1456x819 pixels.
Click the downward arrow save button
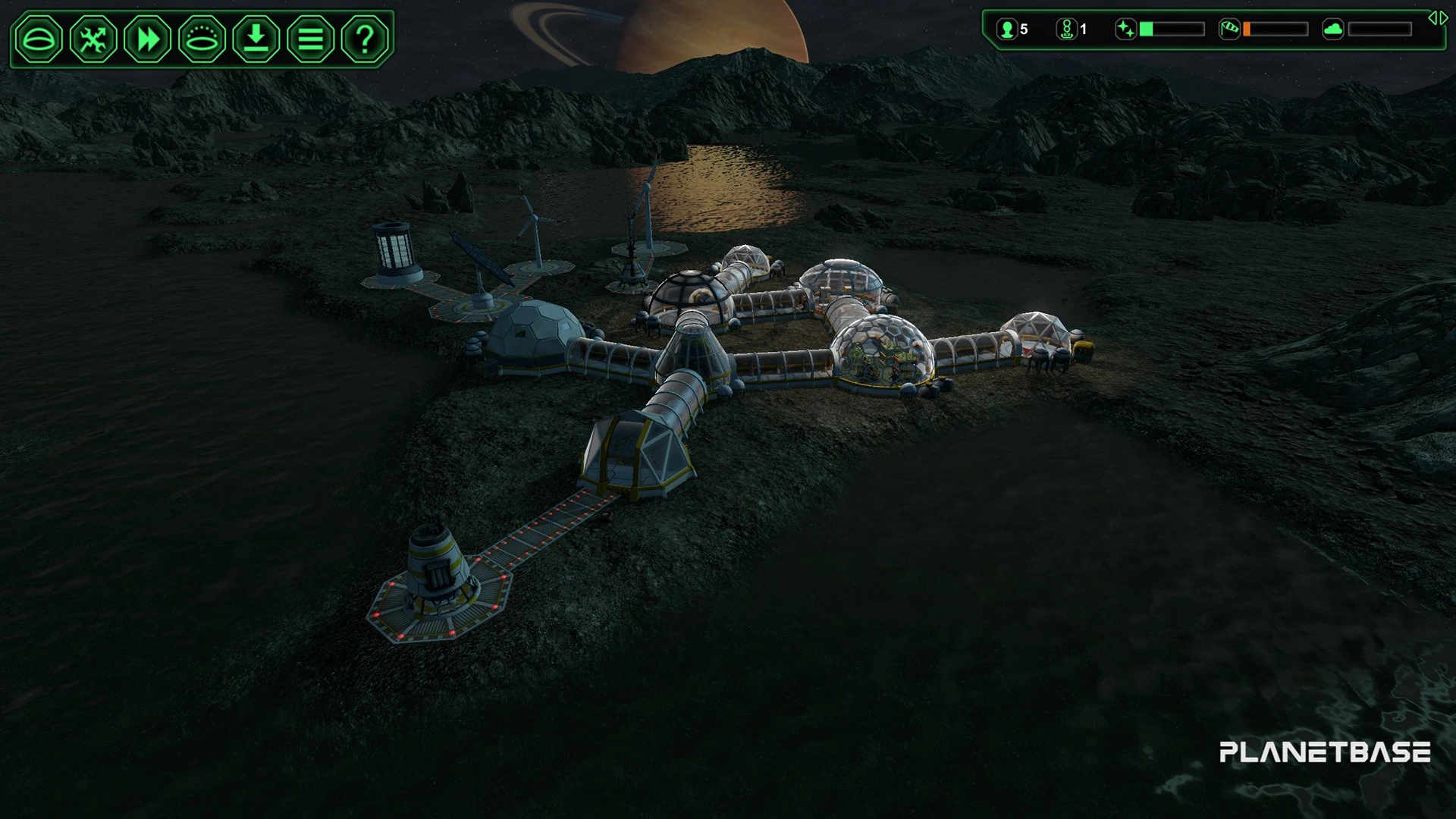coord(256,39)
